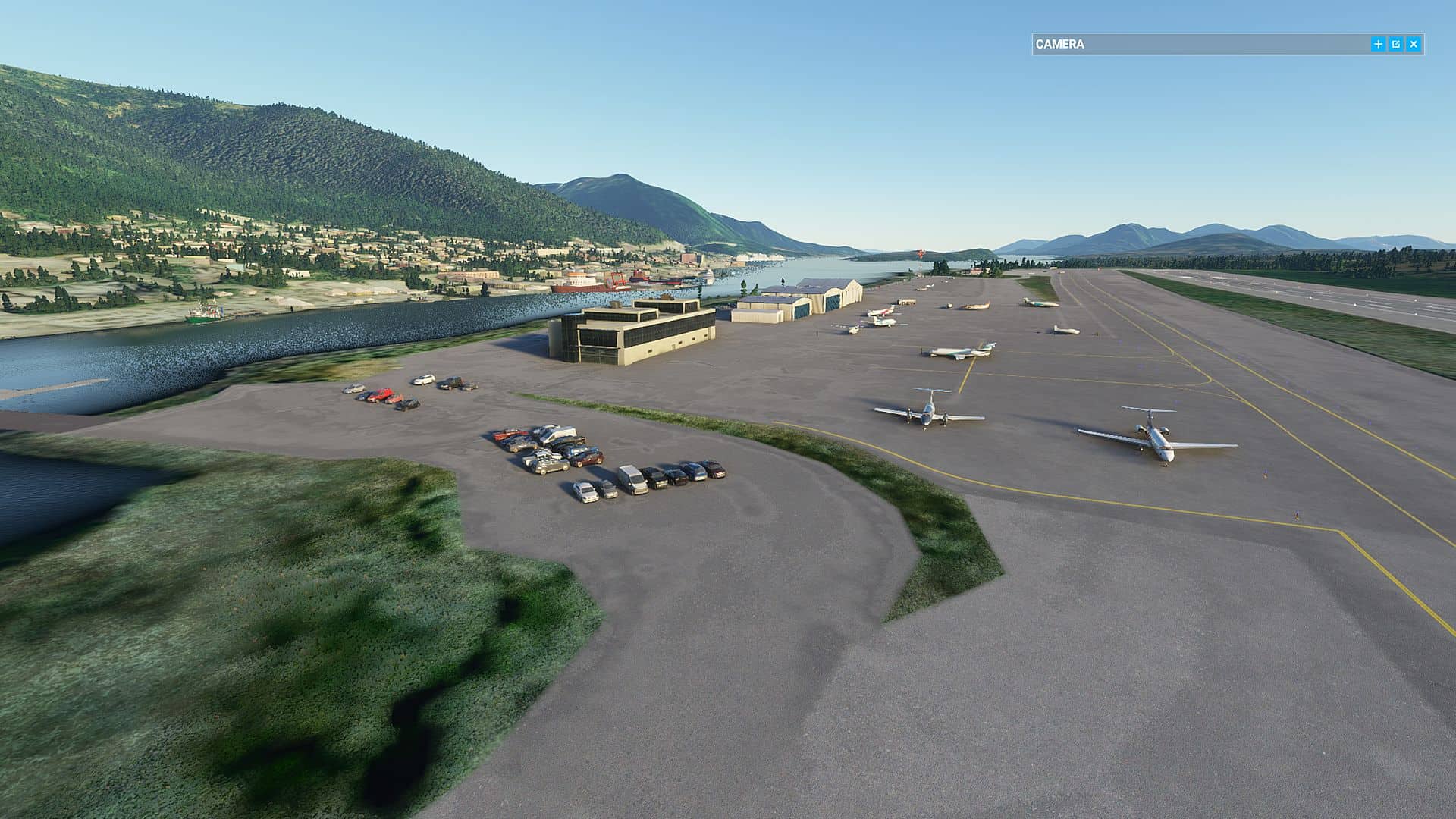Click the Camera panel title bar
The height and width of the screenshot is (819, 1456).
tap(1198, 45)
